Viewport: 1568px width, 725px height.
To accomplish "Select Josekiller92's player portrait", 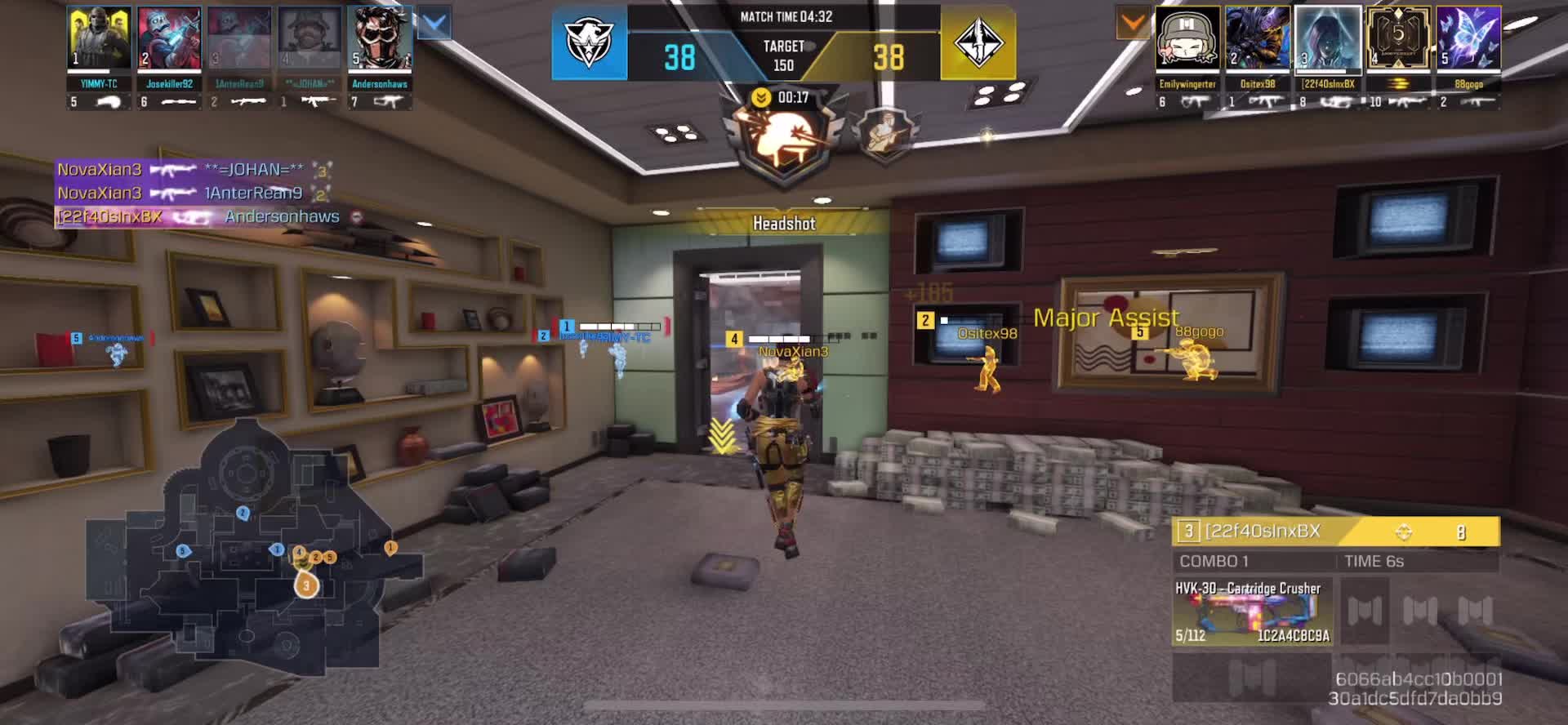I will point(169,38).
